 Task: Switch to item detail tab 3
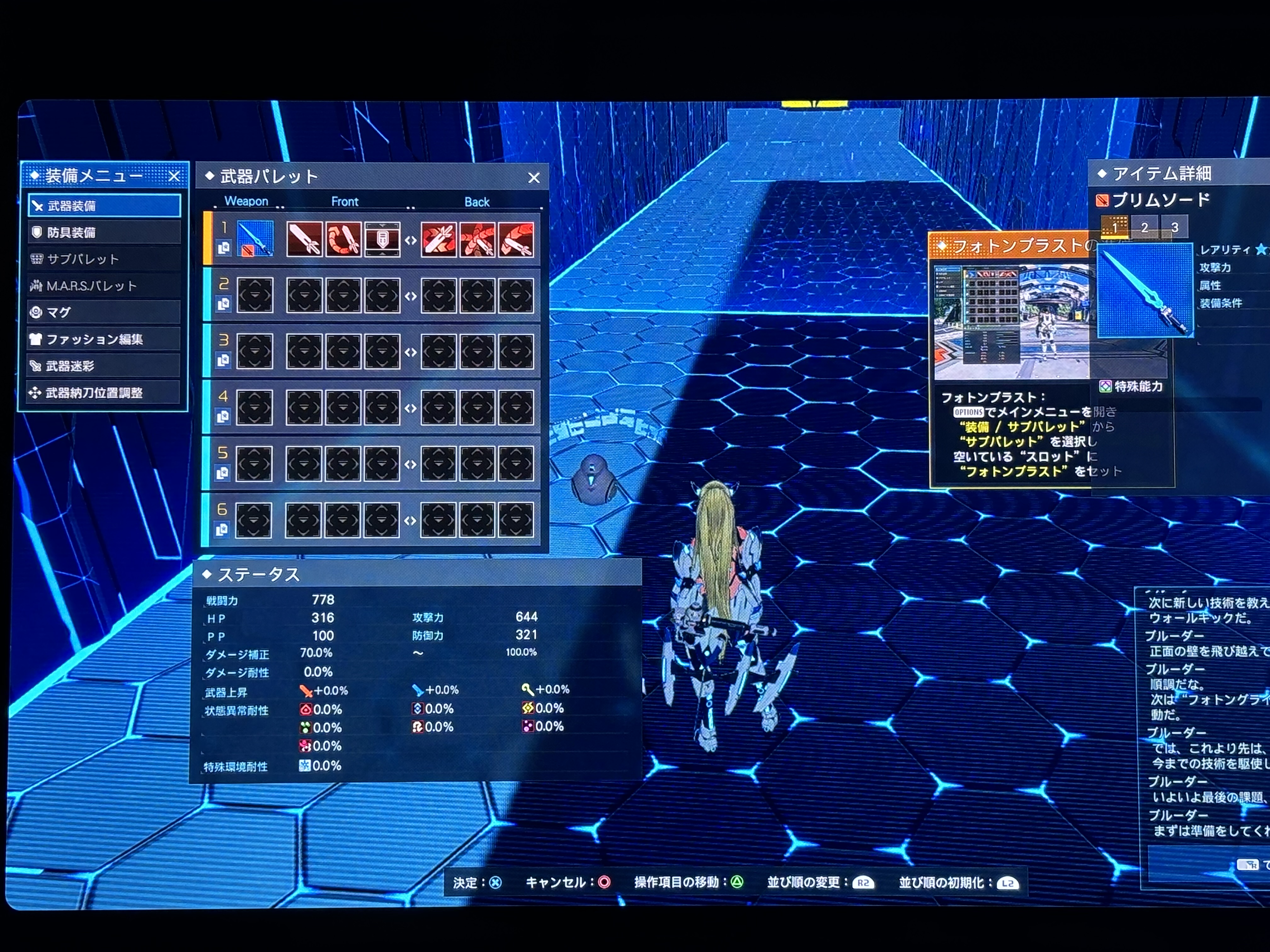[x=1175, y=227]
